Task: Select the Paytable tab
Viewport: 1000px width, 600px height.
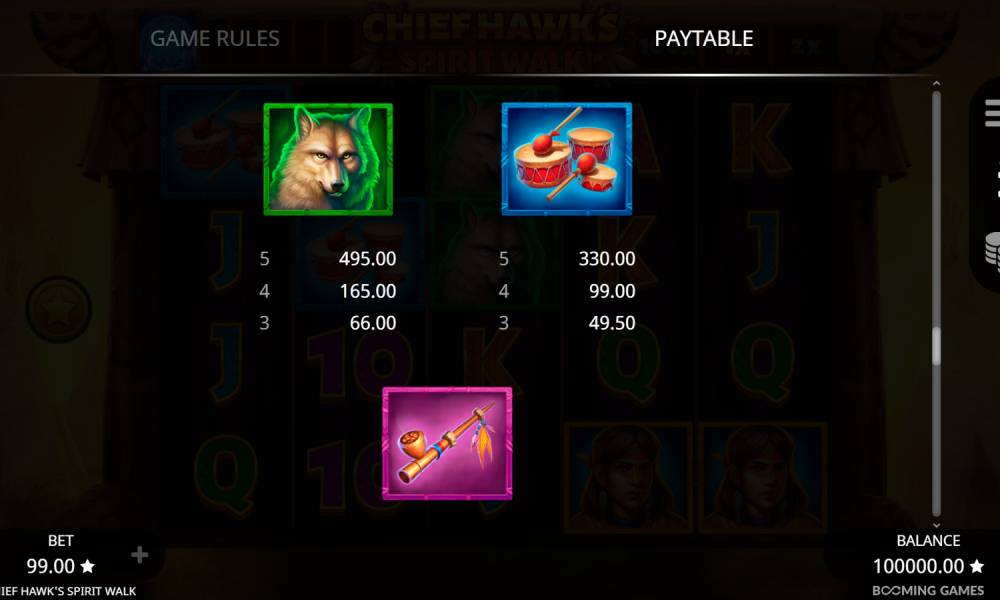Action: pyautogui.click(x=703, y=39)
